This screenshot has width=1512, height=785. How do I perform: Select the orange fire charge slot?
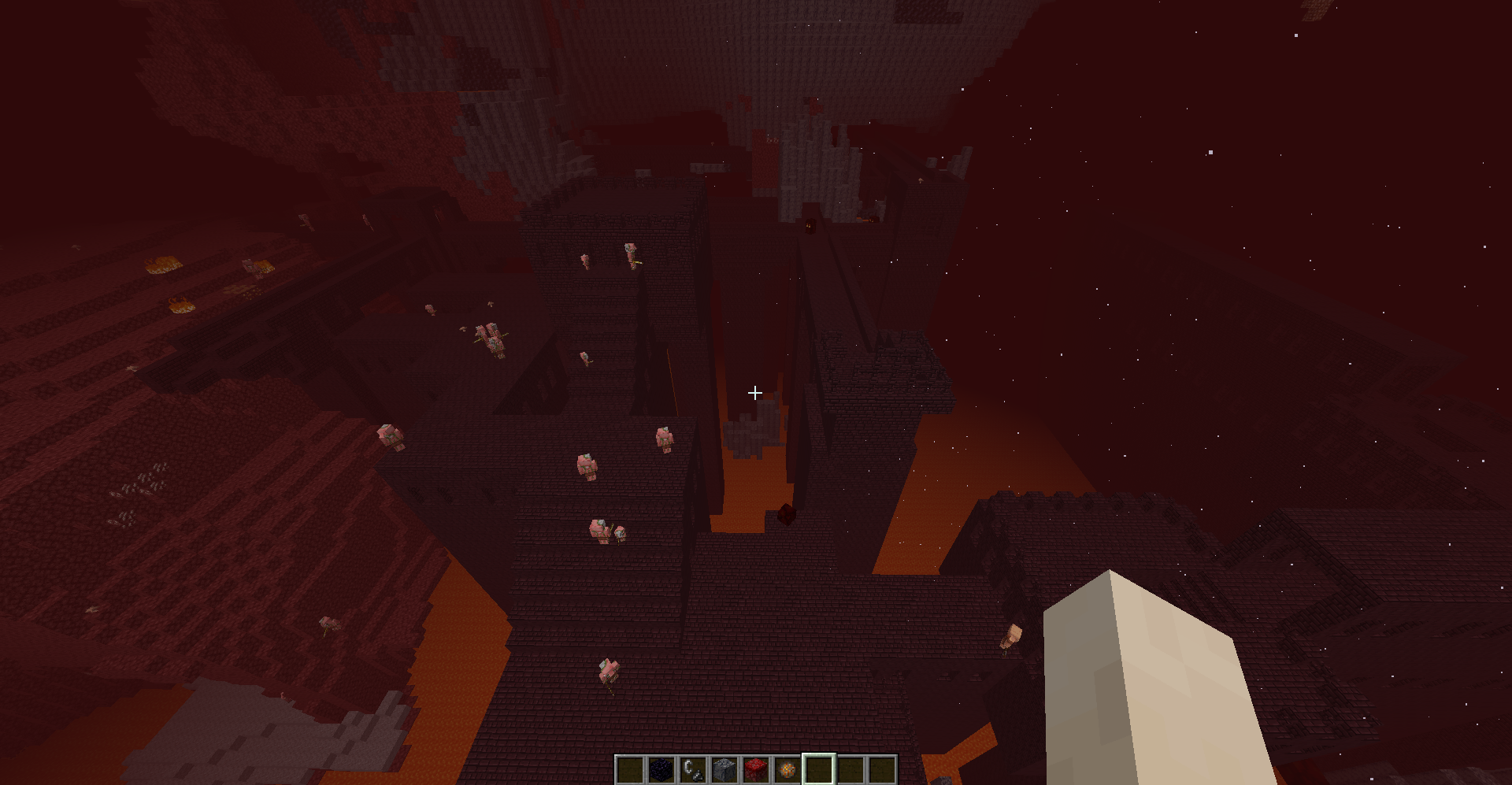[787, 769]
